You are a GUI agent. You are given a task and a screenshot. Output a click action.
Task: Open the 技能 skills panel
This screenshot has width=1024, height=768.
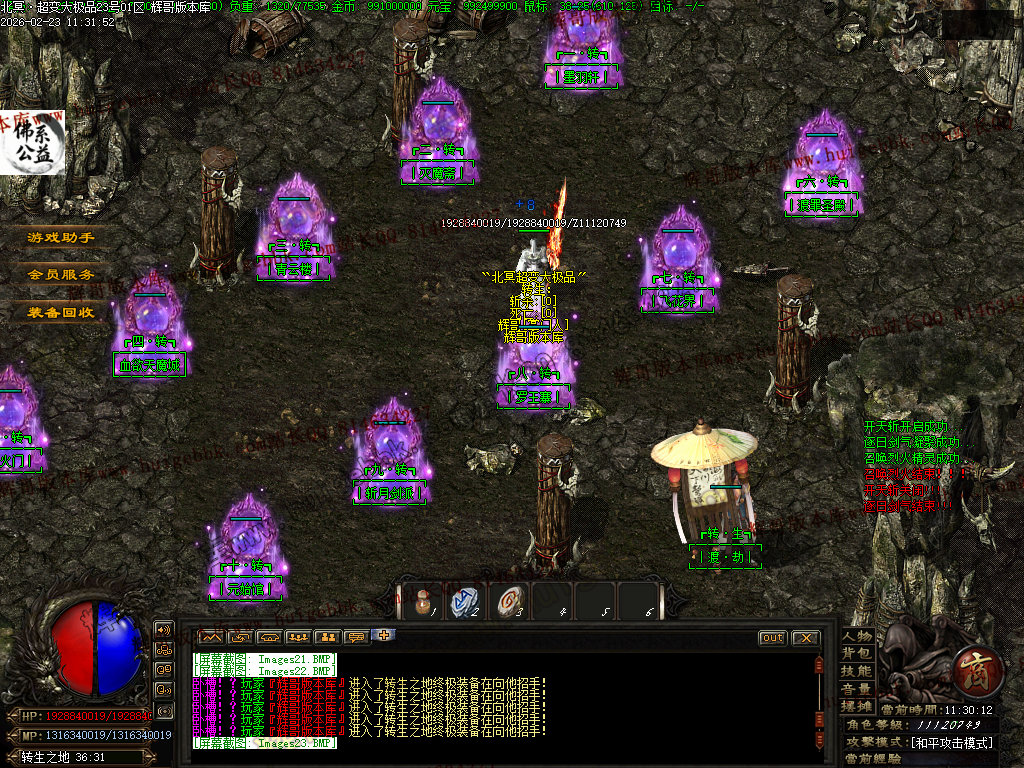tap(857, 671)
